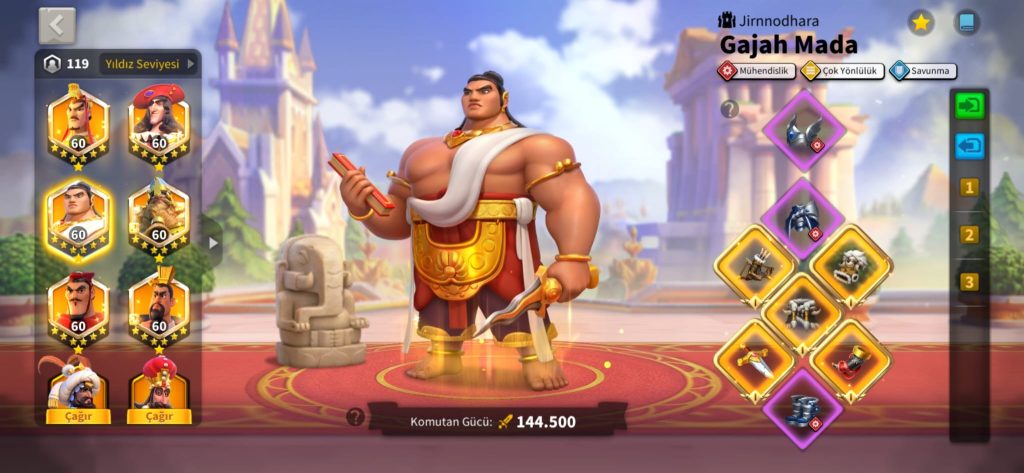1024x473 pixels.
Task: Select the winged helmet equipment slot
Action: point(803,128)
